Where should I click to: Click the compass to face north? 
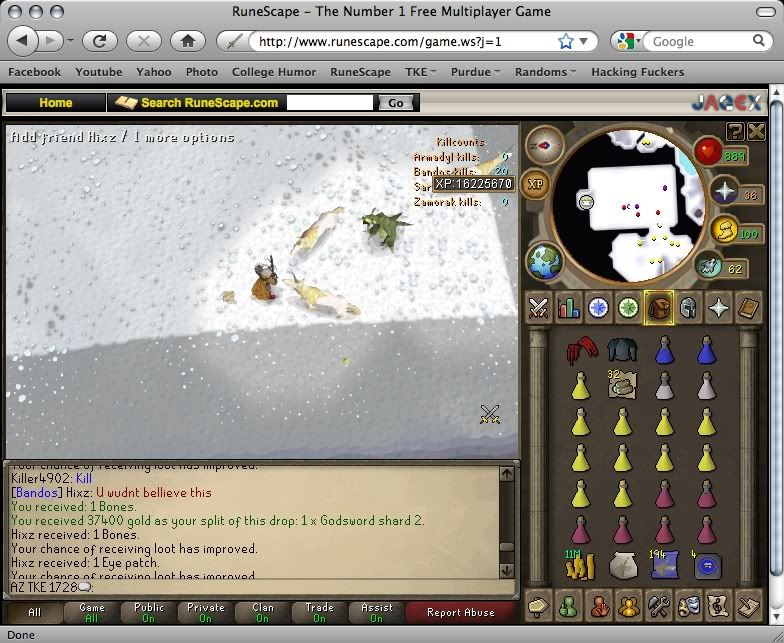pyautogui.click(x=545, y=144)
